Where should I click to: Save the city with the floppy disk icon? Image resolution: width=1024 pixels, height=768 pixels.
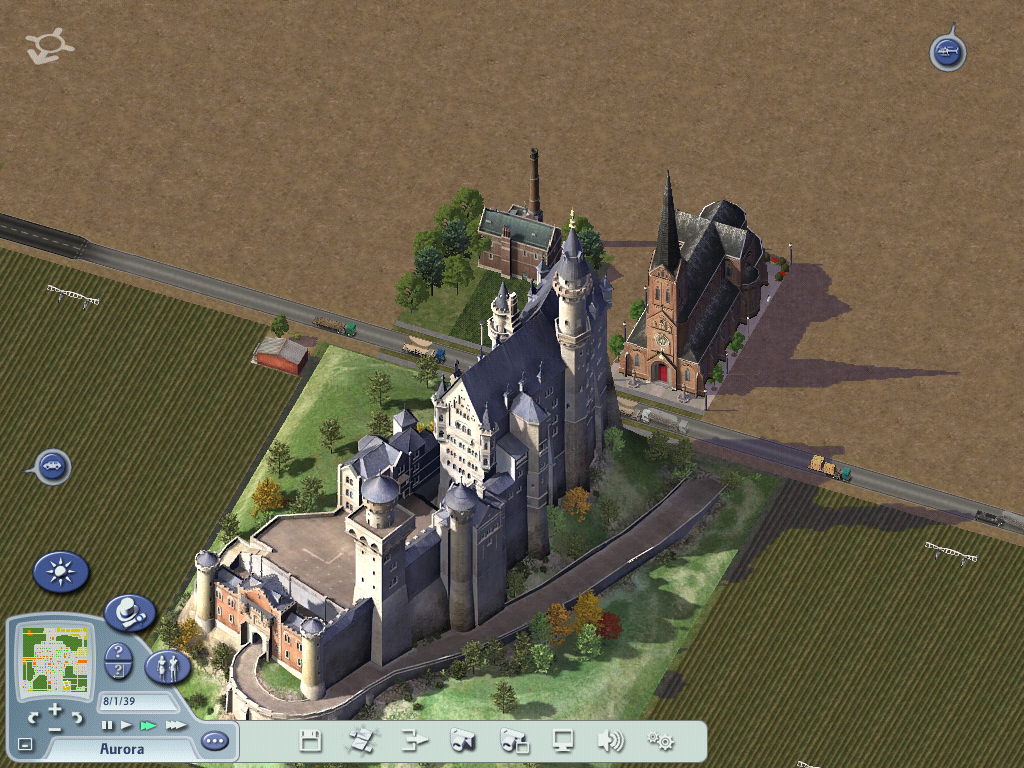pos(311,741)
